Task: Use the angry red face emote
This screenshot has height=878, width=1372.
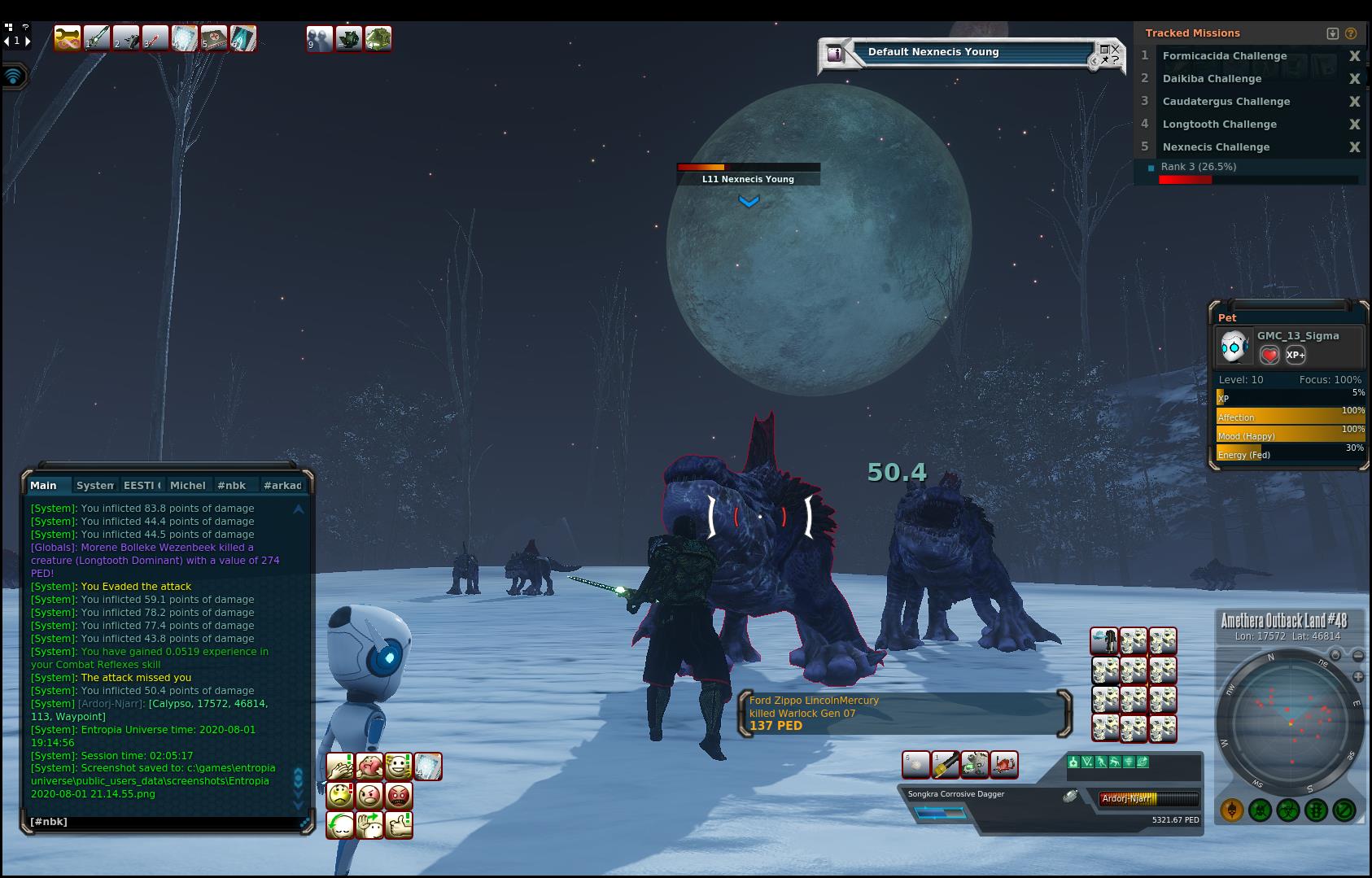Action: pos(399,796)
